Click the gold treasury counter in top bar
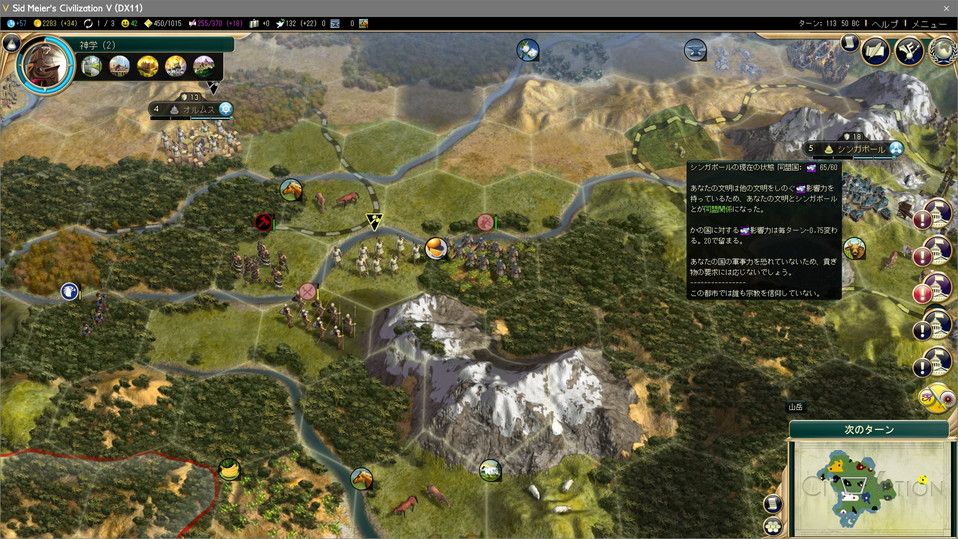This screenshot has width=958, height=539. coord(52,23)
